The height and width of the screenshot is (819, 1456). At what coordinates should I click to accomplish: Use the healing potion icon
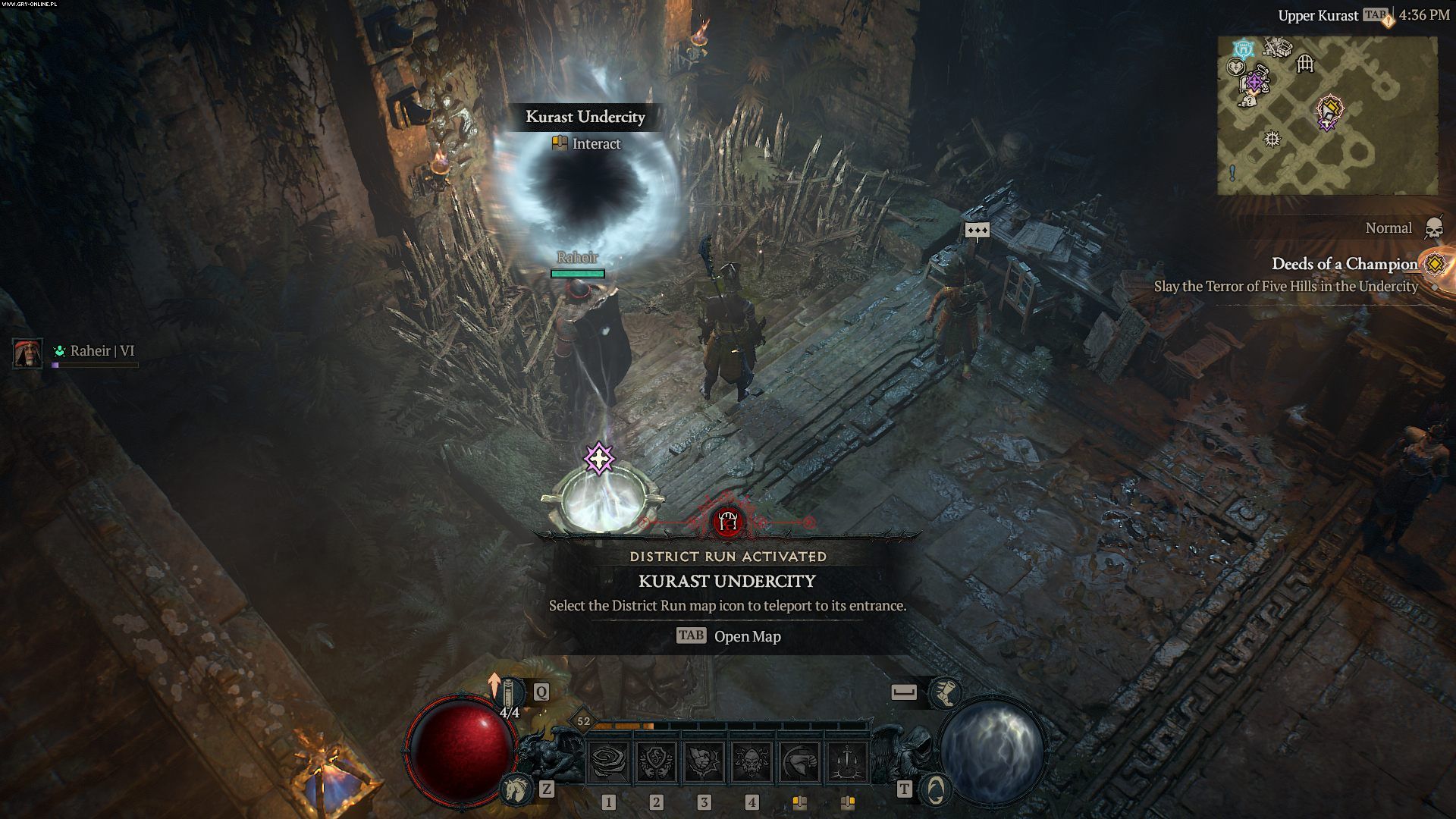pos(514,693)
